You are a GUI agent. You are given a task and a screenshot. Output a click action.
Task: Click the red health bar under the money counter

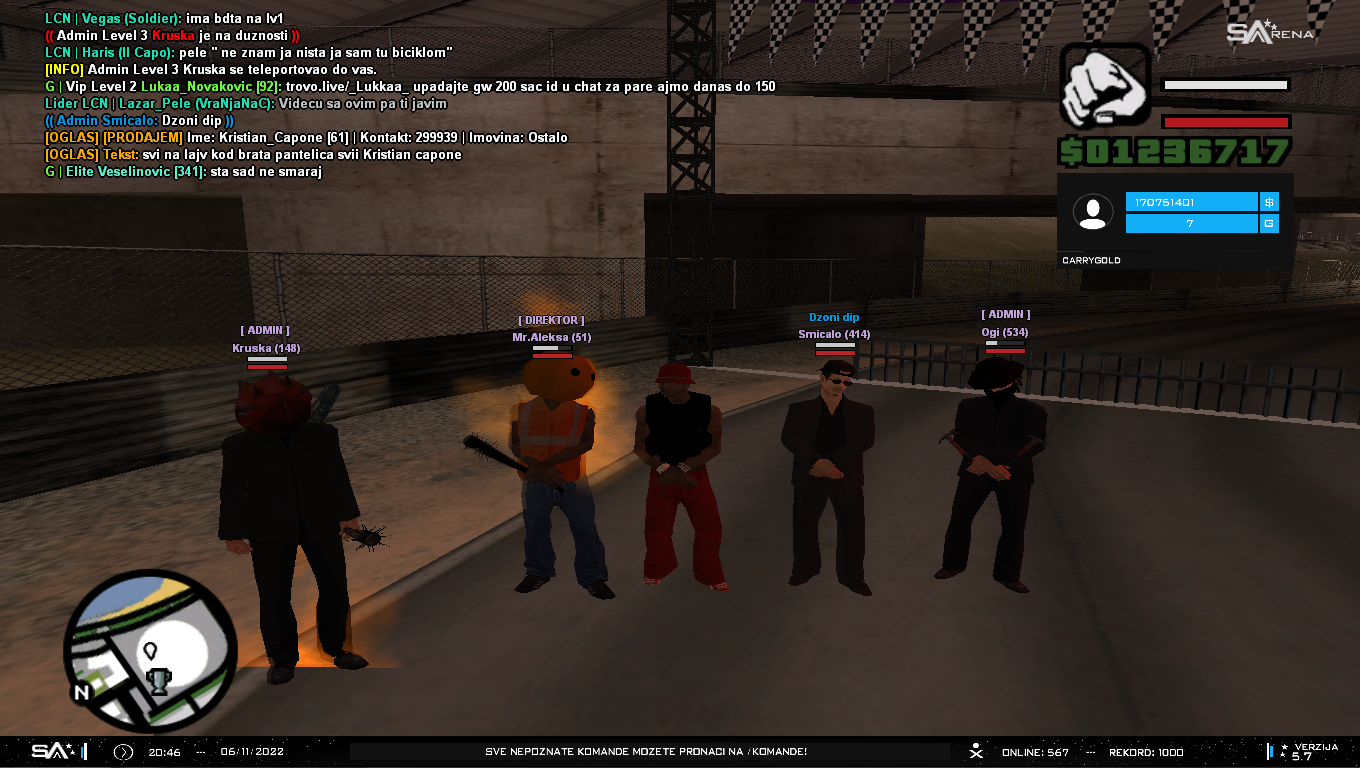[1225, 123]
